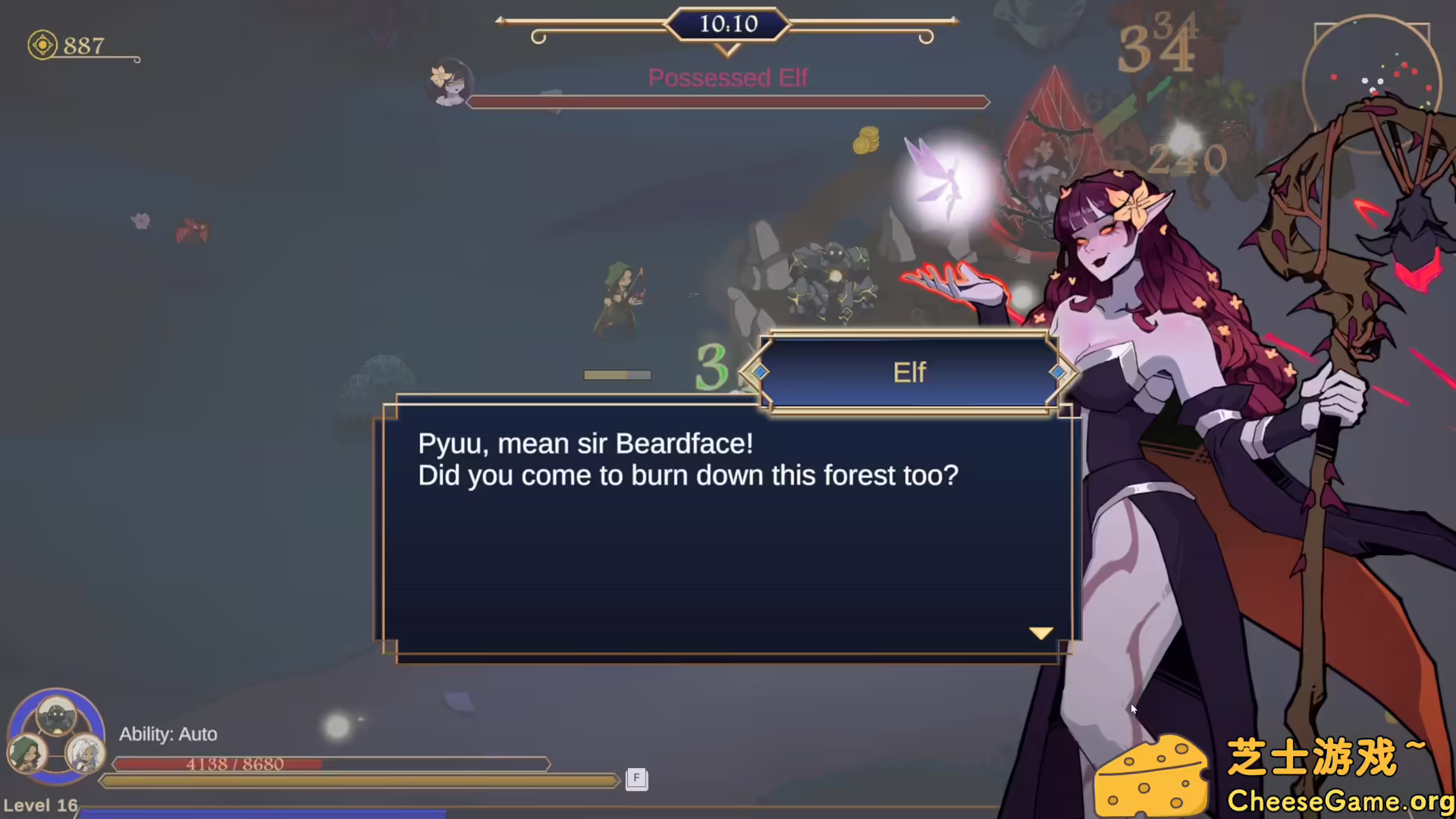Select the white-haired character party portrait
The height and width of the screenshot is (819, 1456).
(x=84, y=752)
